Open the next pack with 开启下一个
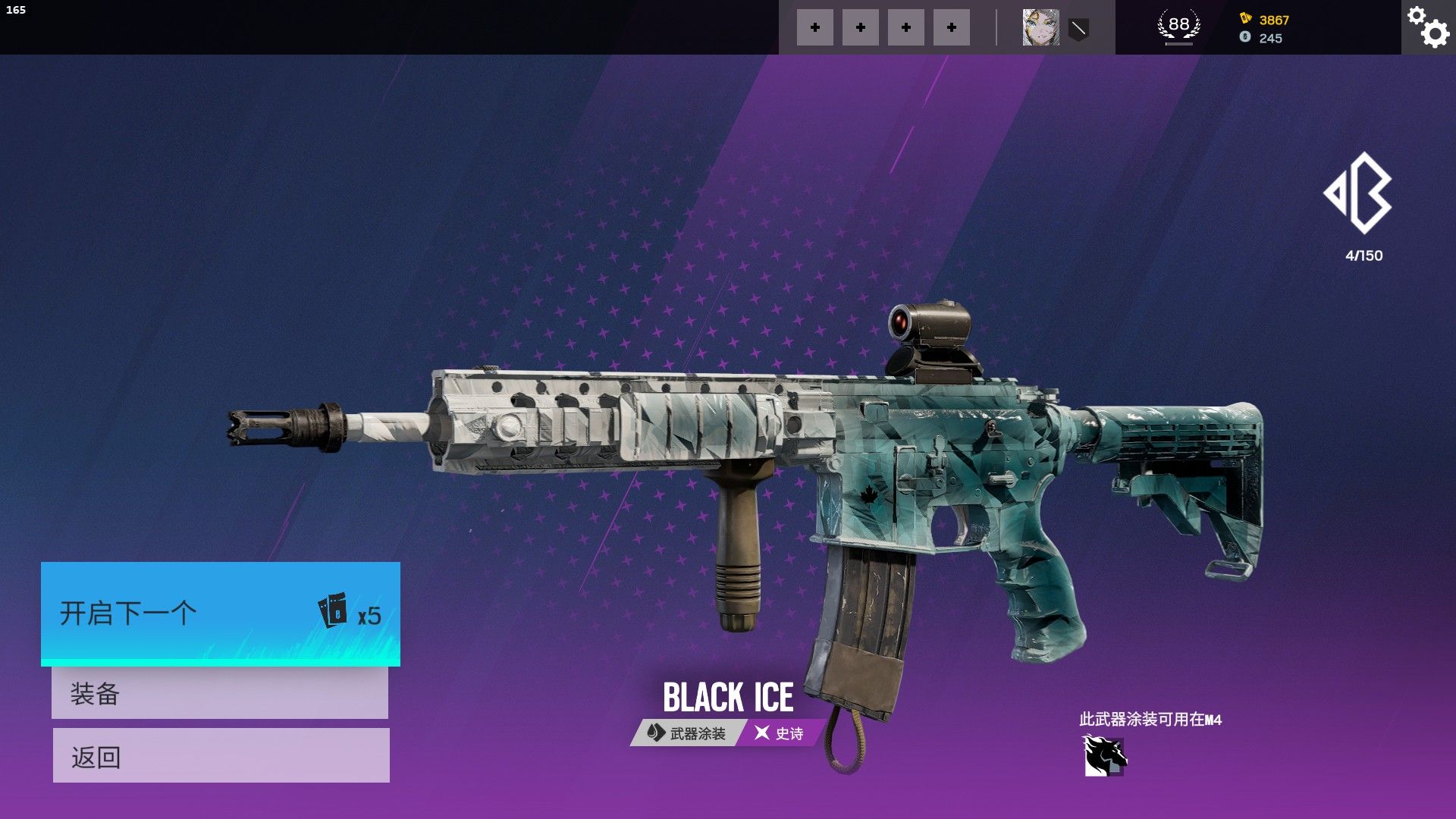This screenshot has width=1456, height=819. click(220, 613)
